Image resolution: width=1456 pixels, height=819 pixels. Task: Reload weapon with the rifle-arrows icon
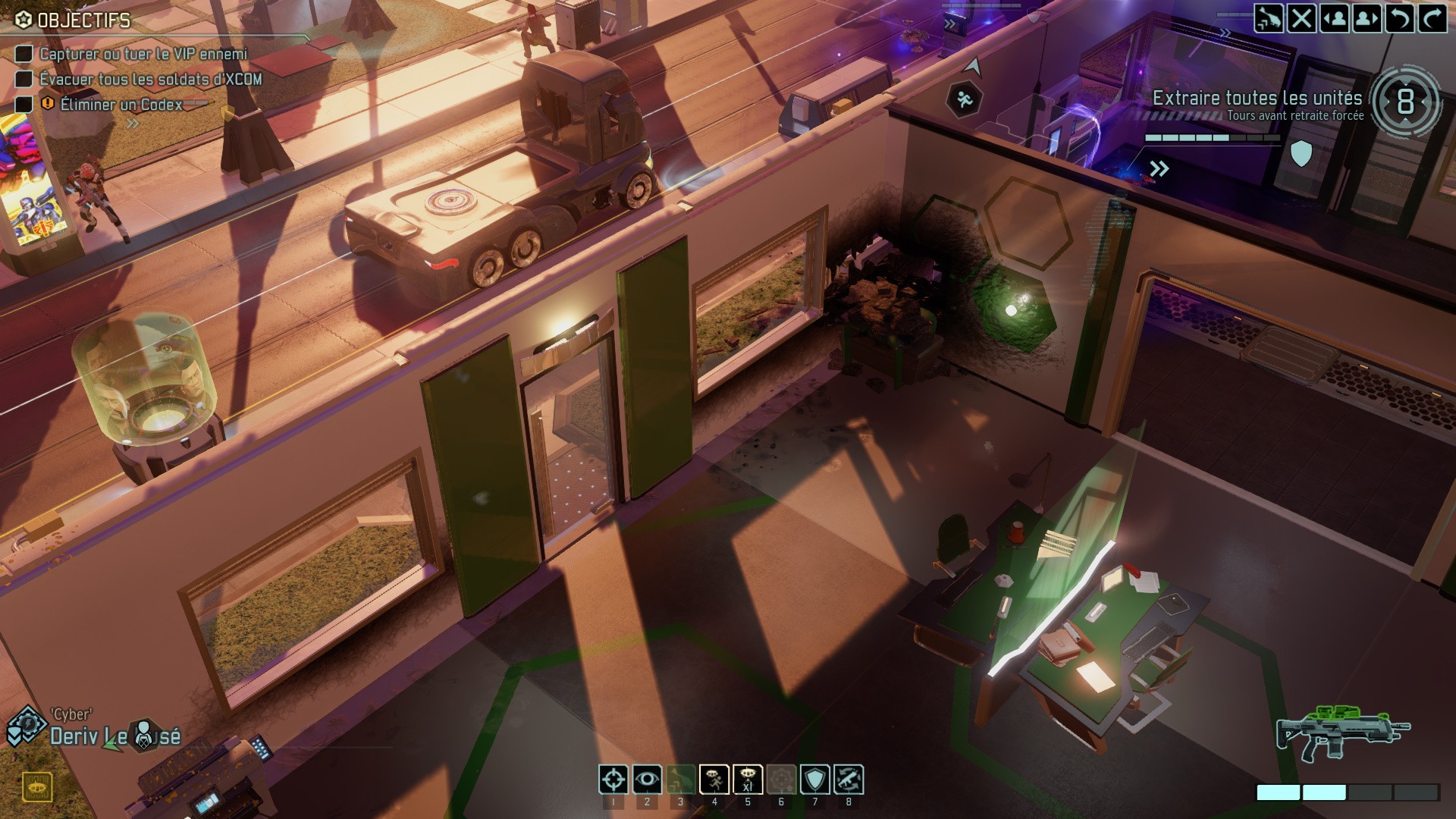point(849,780)
